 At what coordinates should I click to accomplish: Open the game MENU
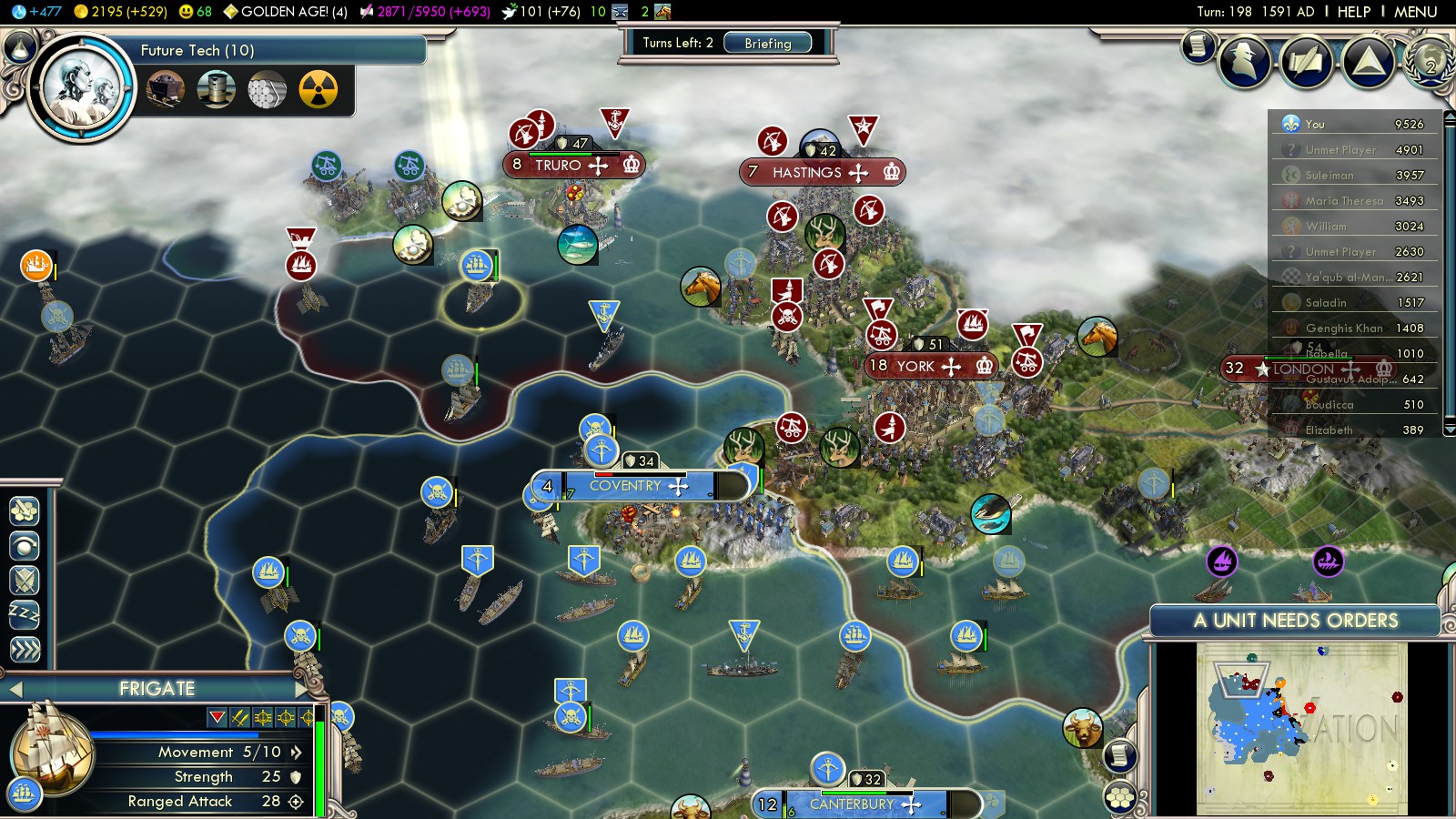coord(1415,12)
